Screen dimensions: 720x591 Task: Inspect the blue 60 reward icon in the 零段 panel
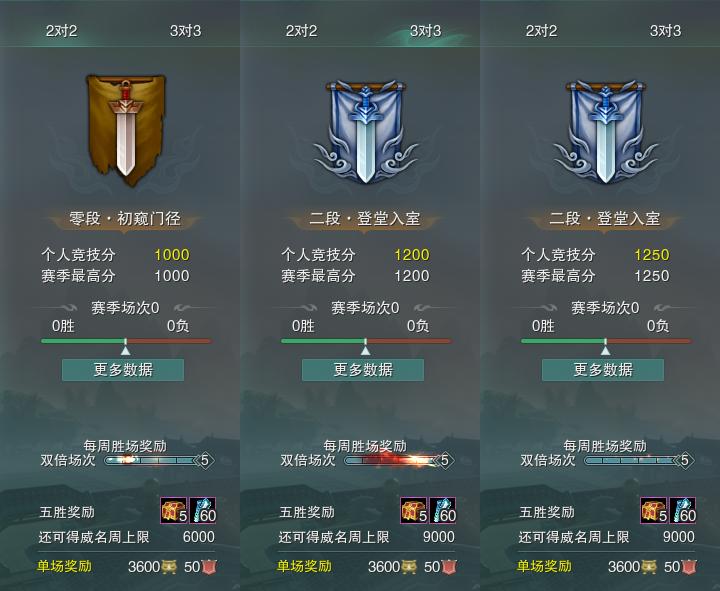click(203, 511)
